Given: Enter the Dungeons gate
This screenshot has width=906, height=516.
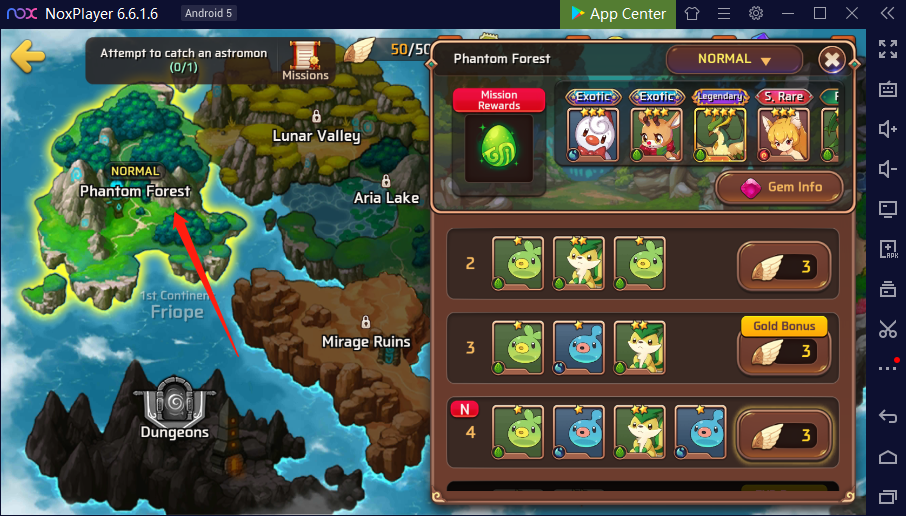Looking at the screenshot, I should tap(174, 407).
